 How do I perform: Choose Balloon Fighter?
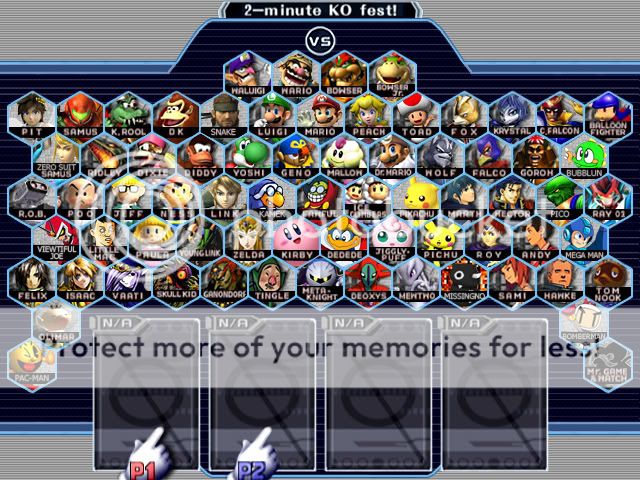point(608,113)
